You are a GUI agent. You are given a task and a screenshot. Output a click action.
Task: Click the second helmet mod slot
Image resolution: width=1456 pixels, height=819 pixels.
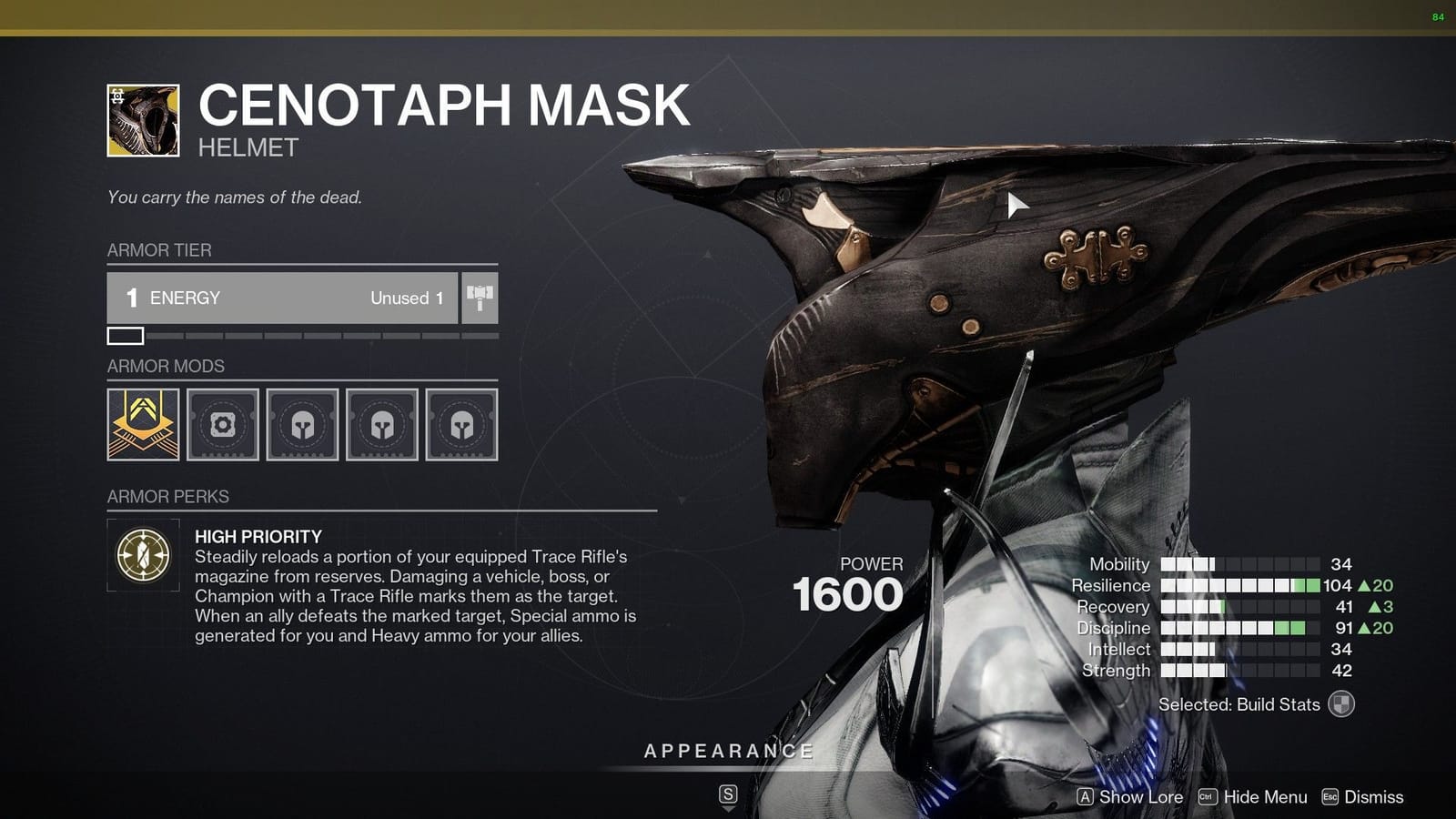pyautogui.click(x=382, y=424)
